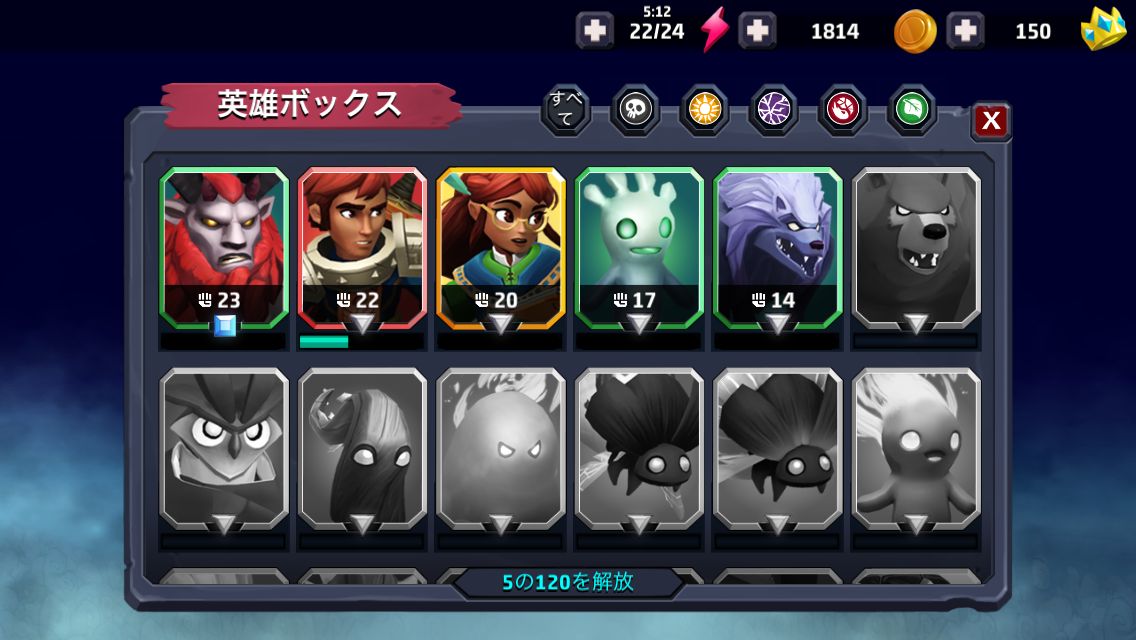Pick the girl with glasses hero card
Screen dimensions: 1136x640
[x=500, y=247]
